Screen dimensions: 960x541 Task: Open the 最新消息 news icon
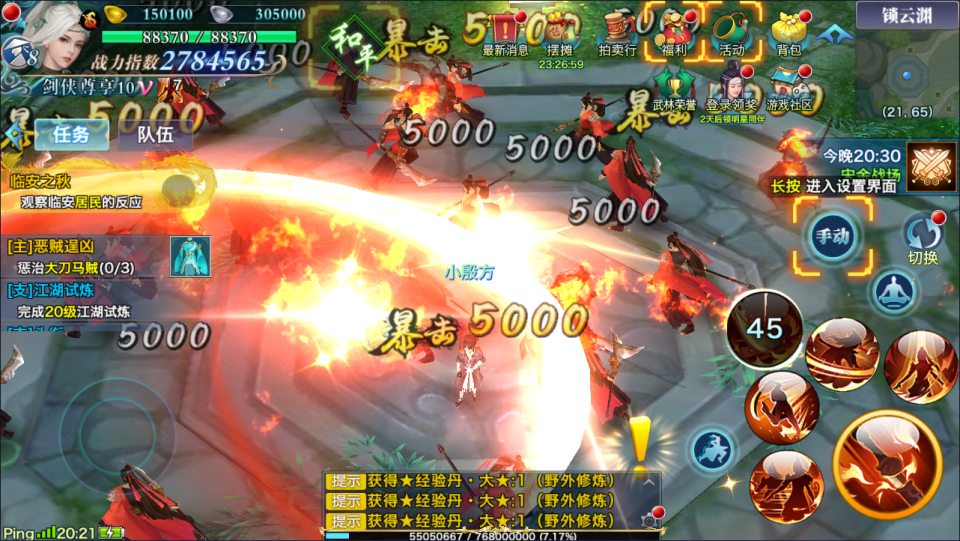click(505, 31)
